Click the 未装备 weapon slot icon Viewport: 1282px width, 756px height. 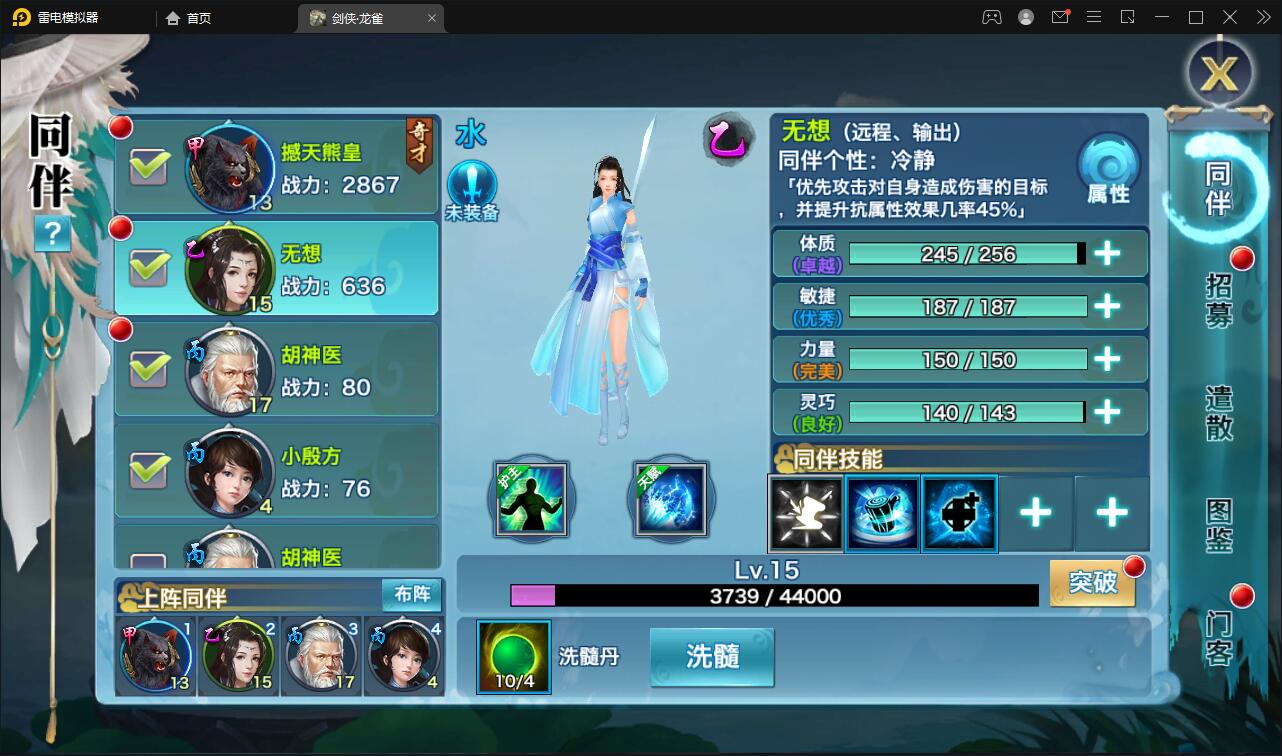pyautogui.click(x=471, y=186)
